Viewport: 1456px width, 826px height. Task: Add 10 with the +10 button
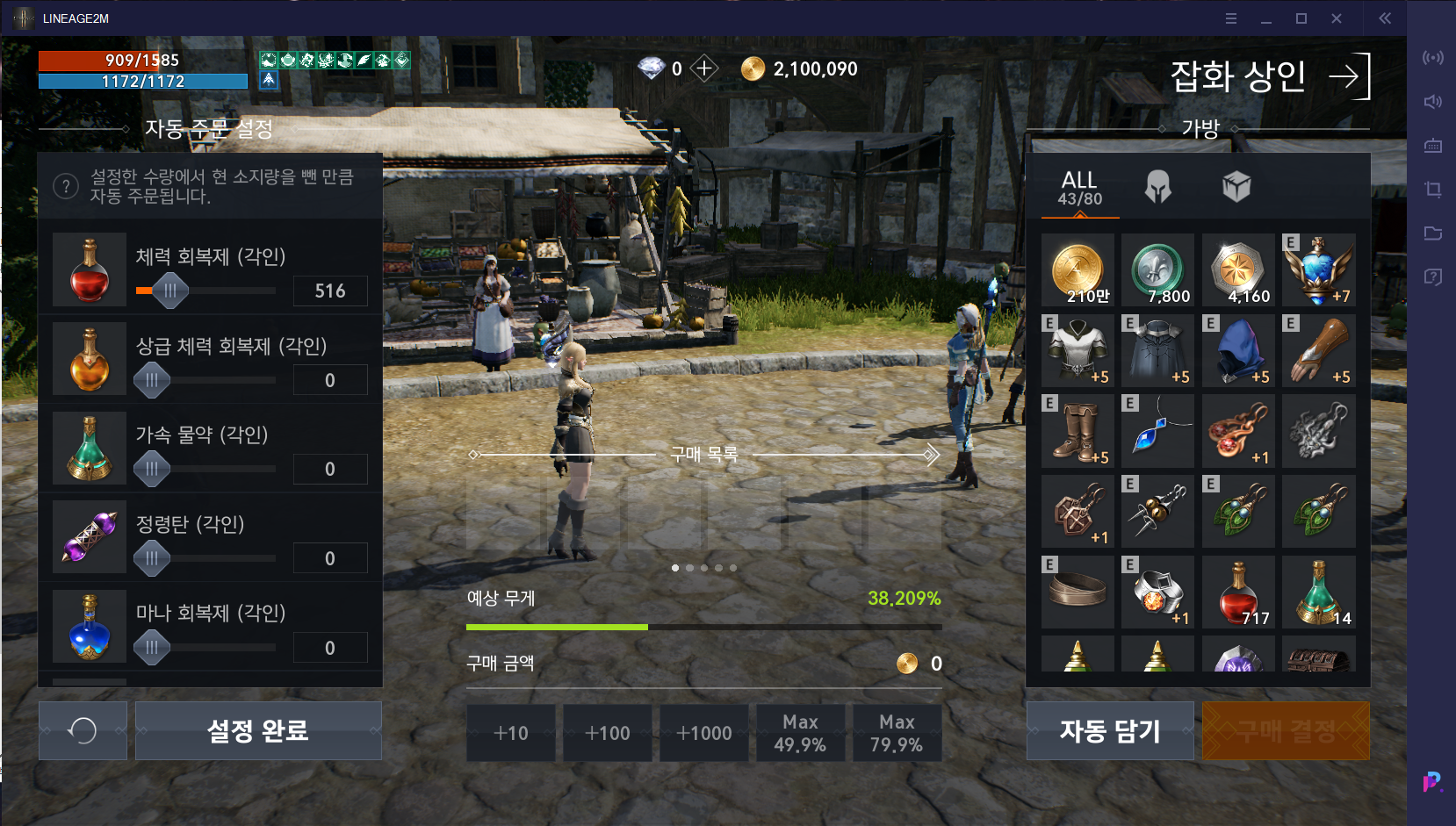pos(511,733)
